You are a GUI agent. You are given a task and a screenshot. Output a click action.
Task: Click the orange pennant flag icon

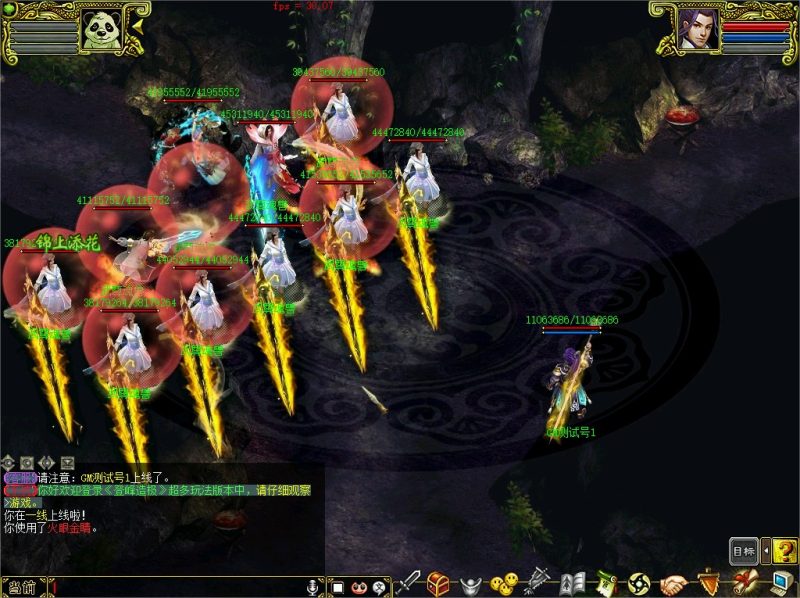tap(708, 583)
